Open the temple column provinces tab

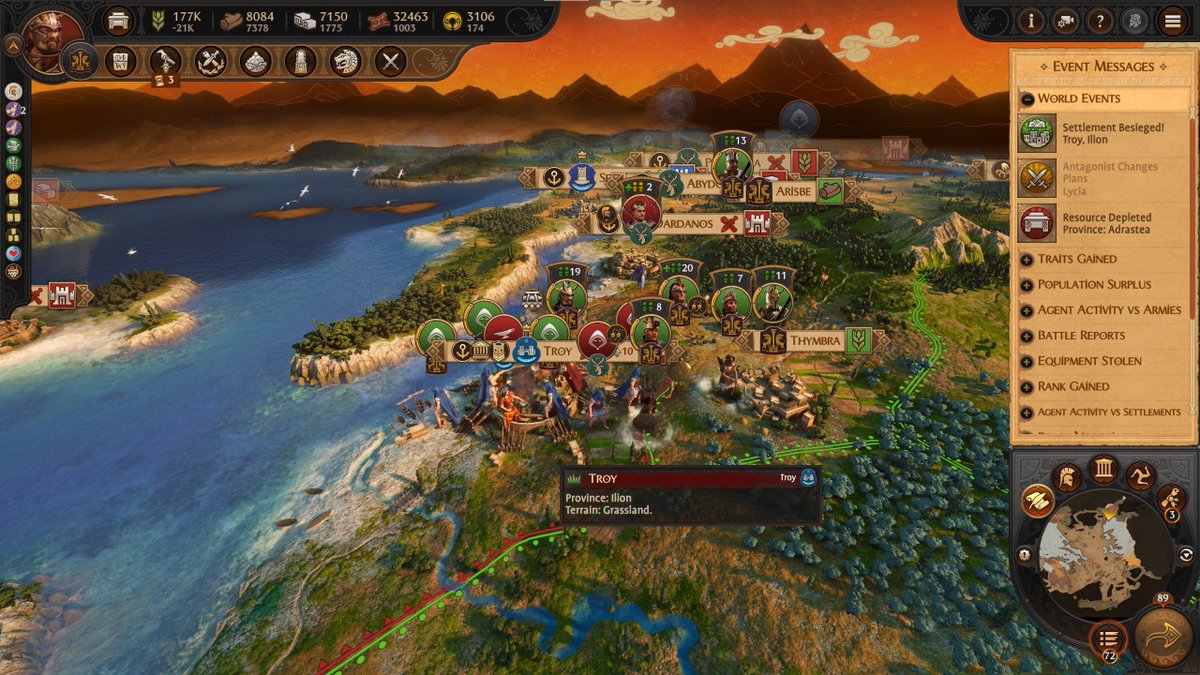tap(1103, 468)
